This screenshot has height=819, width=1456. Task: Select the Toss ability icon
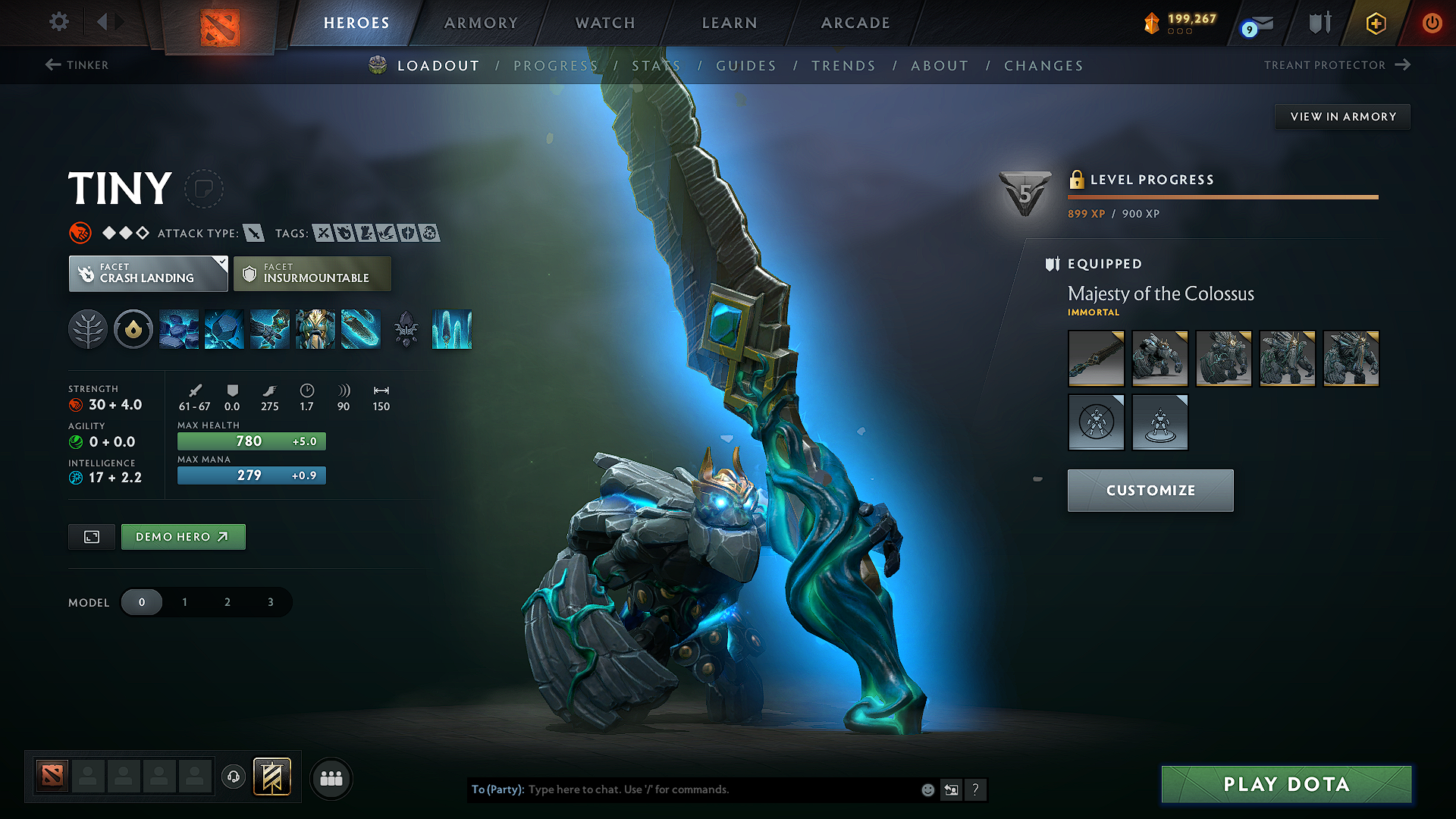(224, 329)
